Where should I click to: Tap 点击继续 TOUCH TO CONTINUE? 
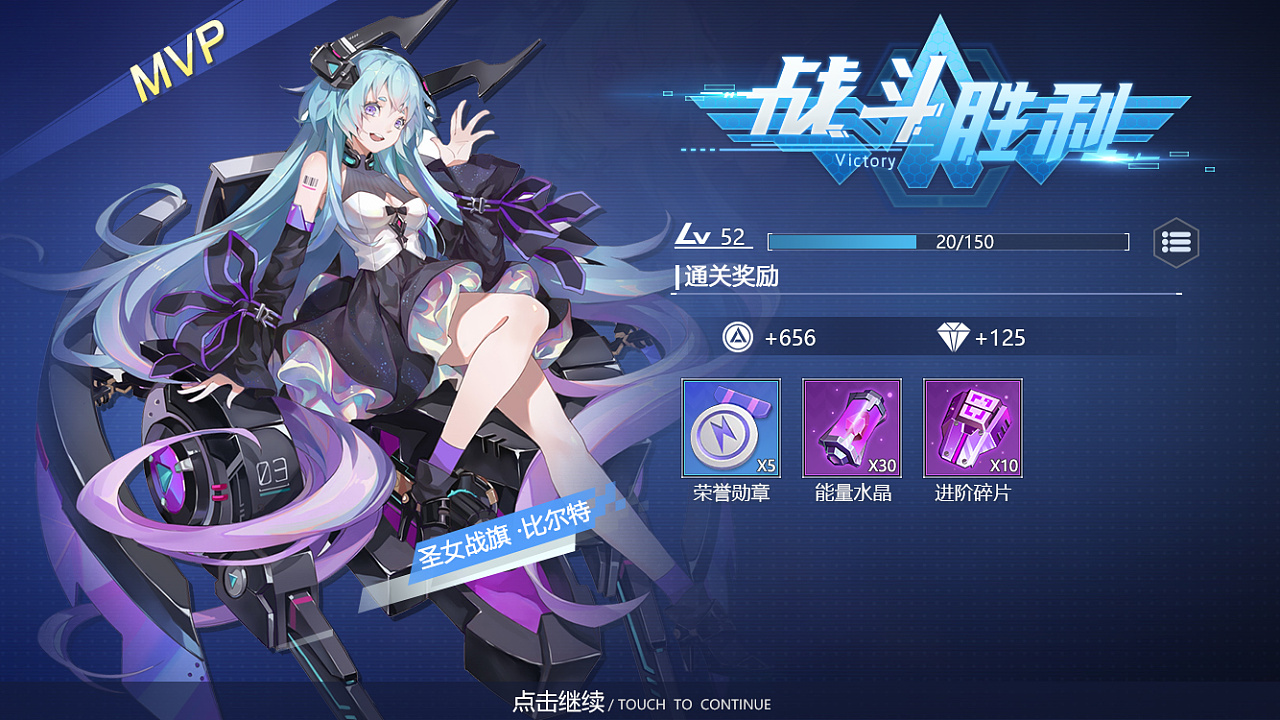pyautogui.click(x=640, y=704)
